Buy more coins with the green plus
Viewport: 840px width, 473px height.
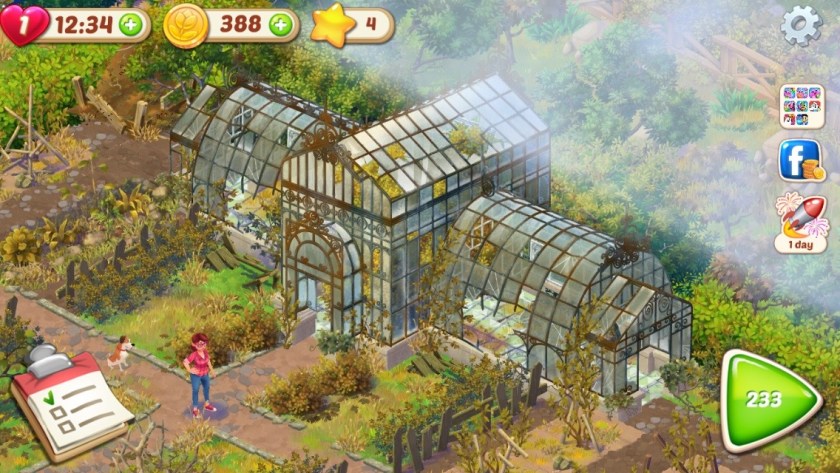coord(281,25)
